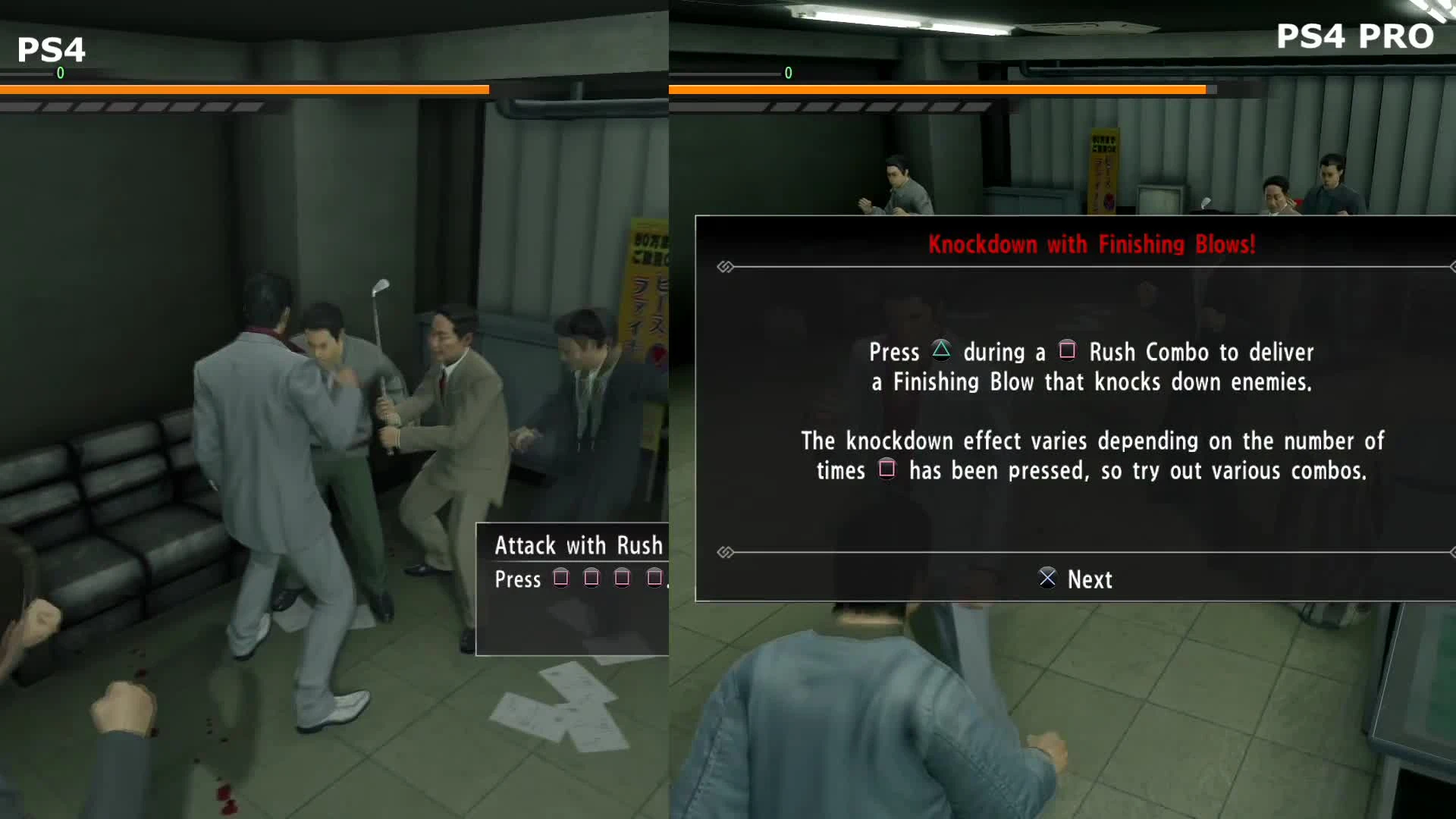
Task: Switch to the Attack with Rush tutorial title
Action: coord(579,545)
